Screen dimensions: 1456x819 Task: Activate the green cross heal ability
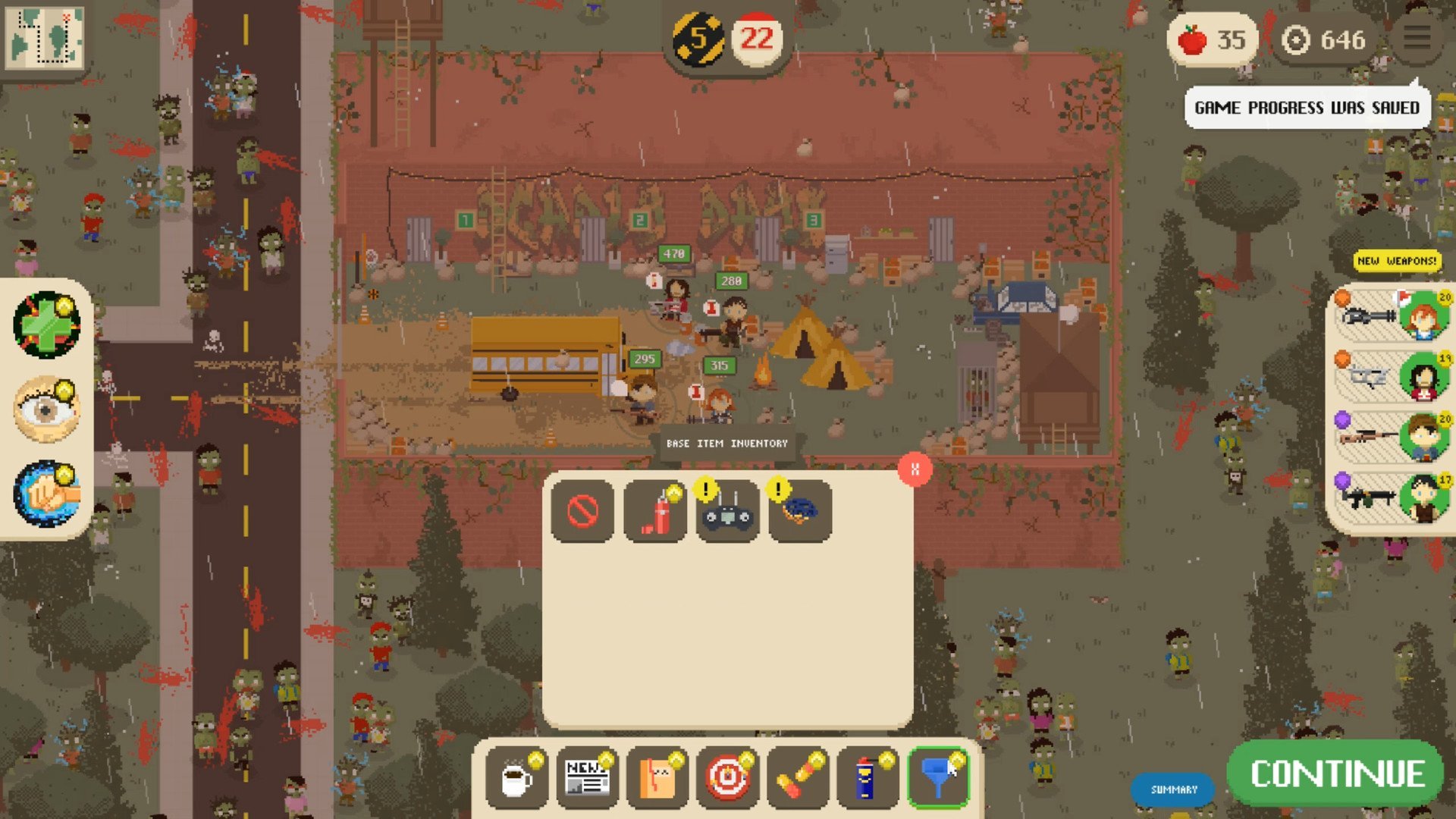click(47, 325)
